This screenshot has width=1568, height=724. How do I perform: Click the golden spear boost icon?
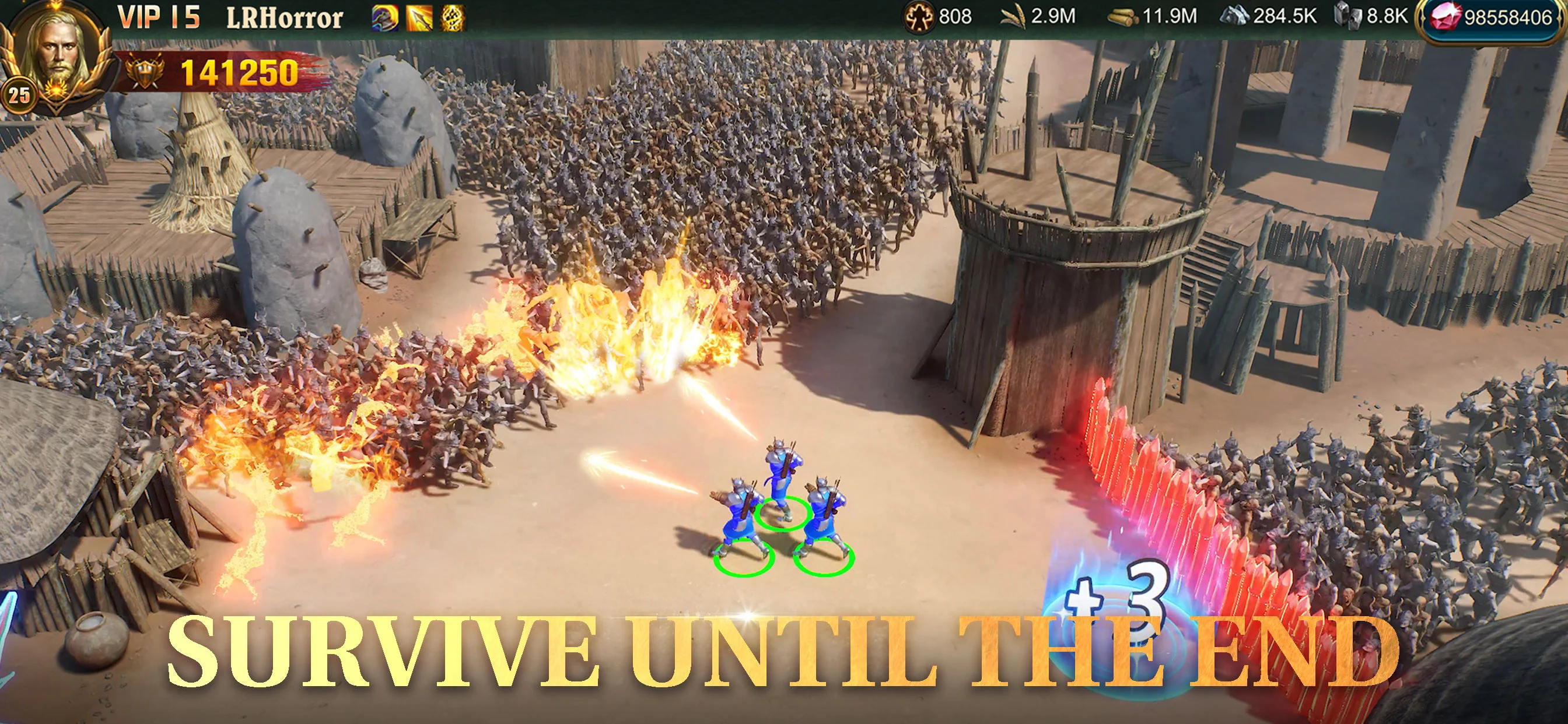tap(420, 17)
